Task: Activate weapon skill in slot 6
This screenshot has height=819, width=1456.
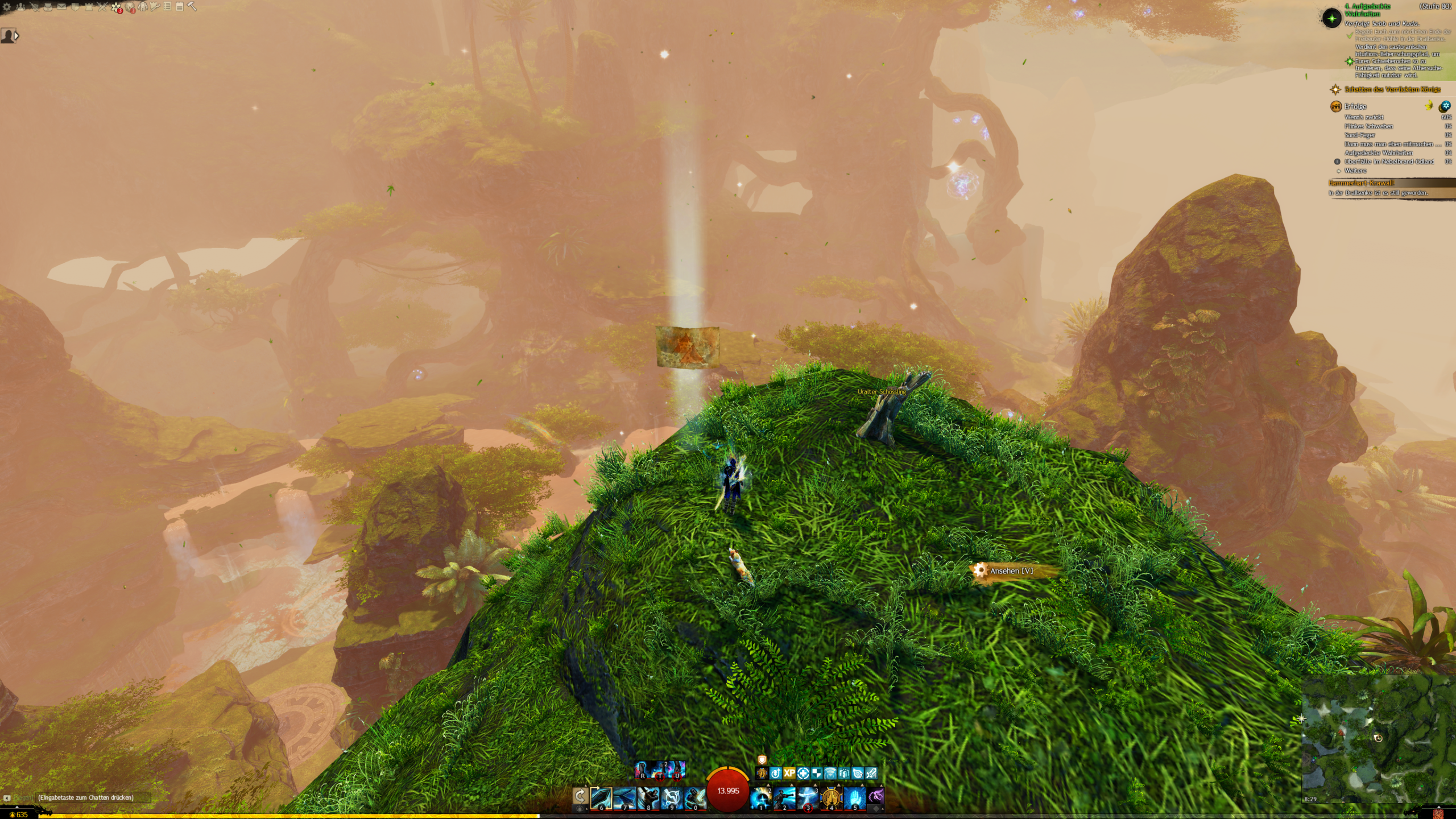Action: (x=601, y=798)
